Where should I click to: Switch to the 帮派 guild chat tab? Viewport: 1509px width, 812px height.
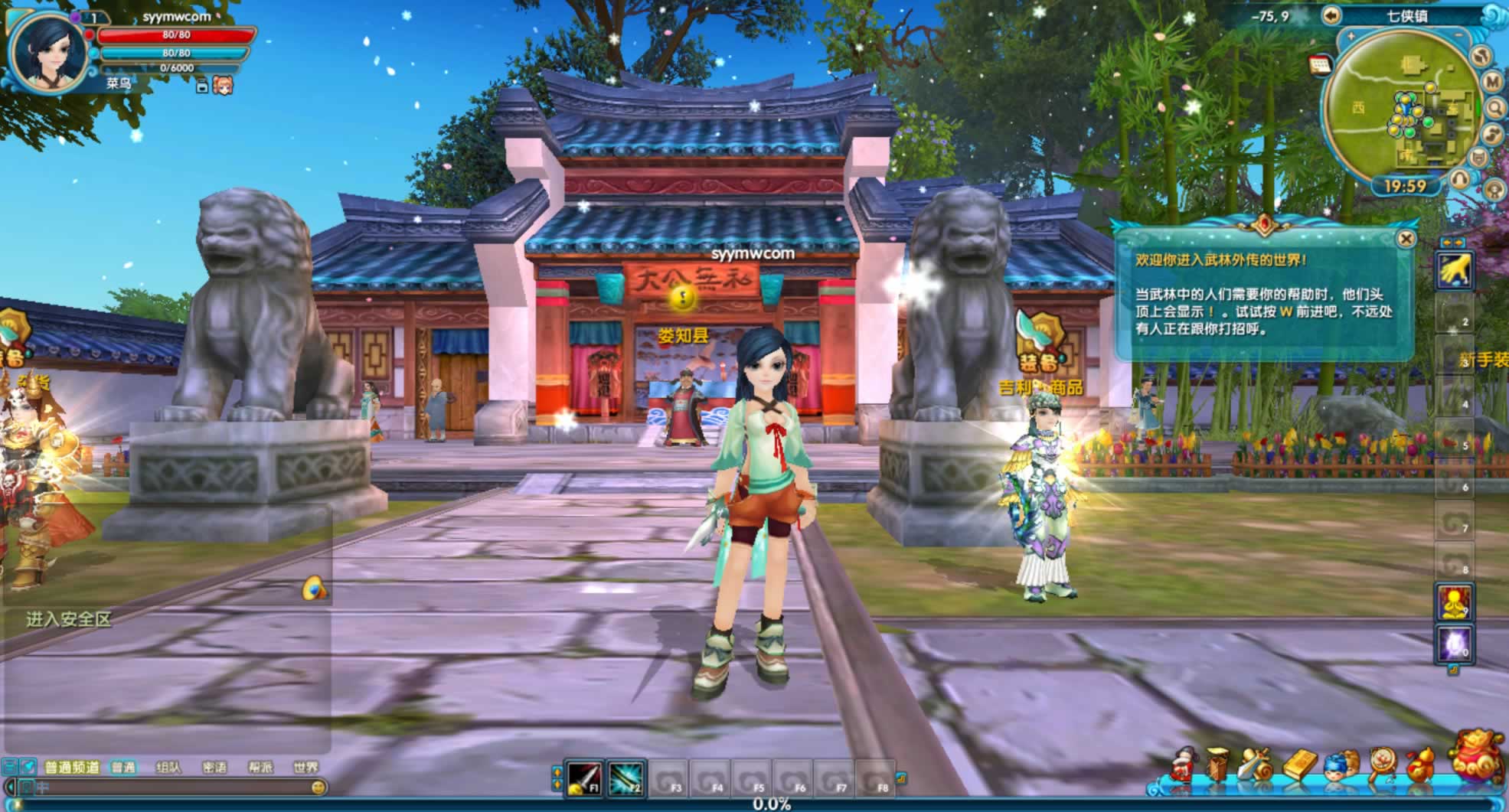[x=260, y=767]
